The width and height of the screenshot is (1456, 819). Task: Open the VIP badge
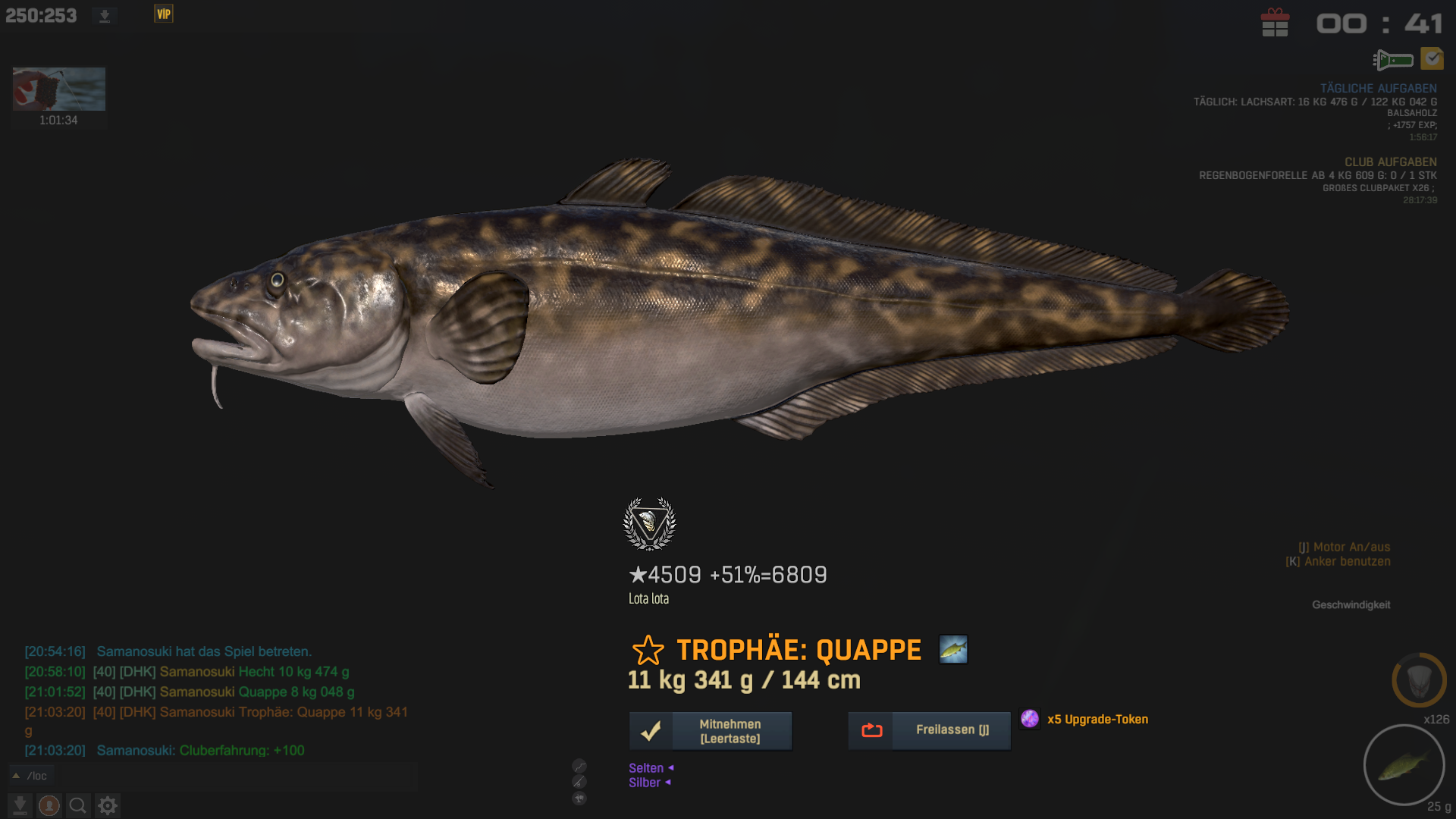(x=164, y=14)
